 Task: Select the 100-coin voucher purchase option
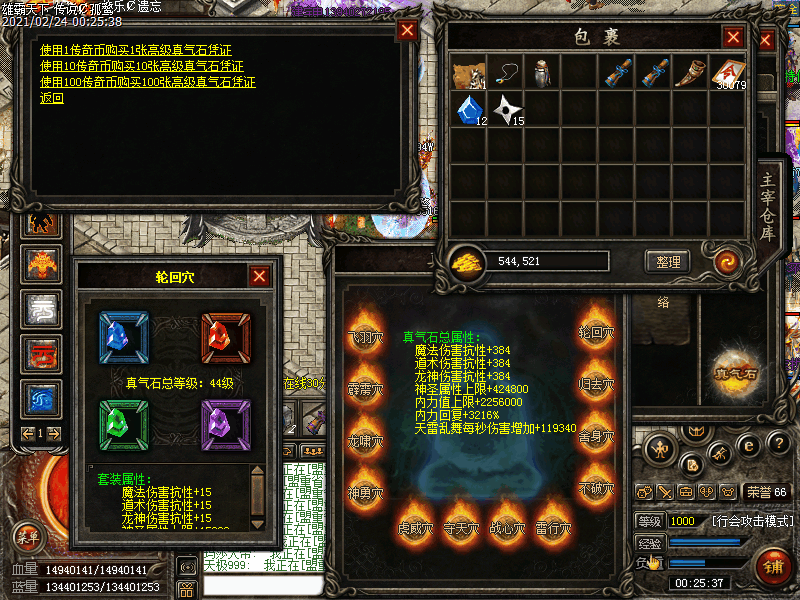(x=147, y=82)
